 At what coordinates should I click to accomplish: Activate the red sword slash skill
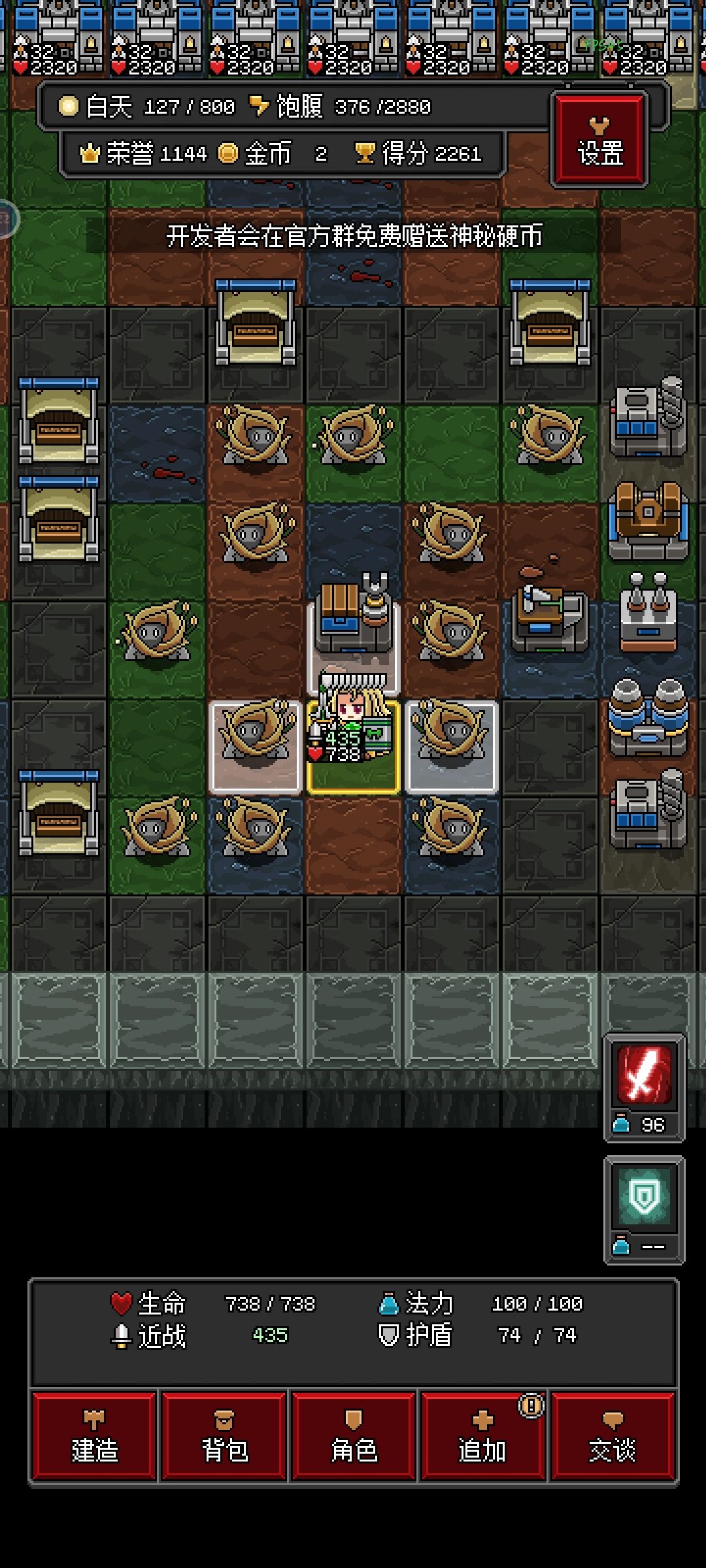point(644,1075)
